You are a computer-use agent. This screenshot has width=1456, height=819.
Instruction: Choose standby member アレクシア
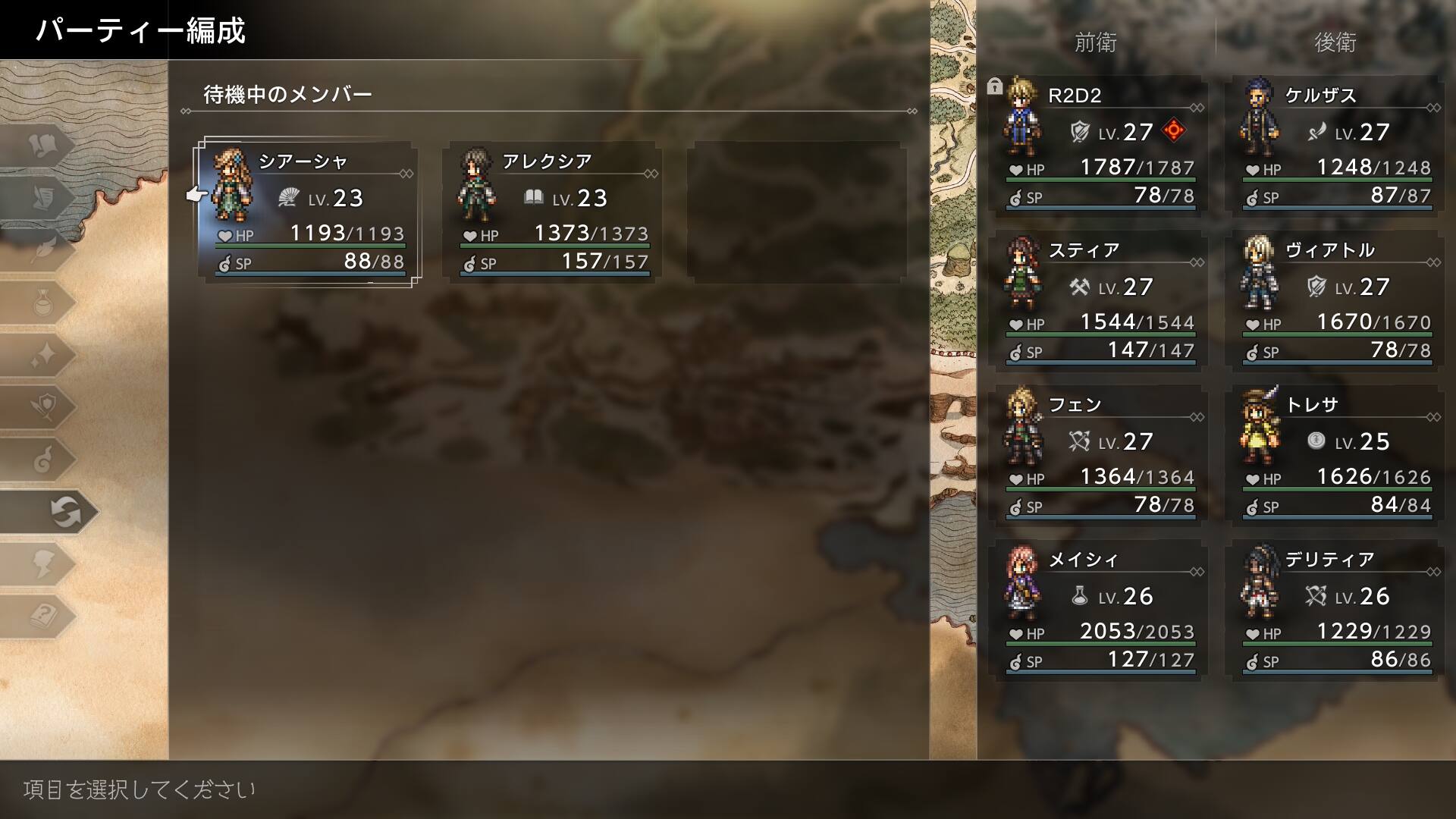[553, 212]
